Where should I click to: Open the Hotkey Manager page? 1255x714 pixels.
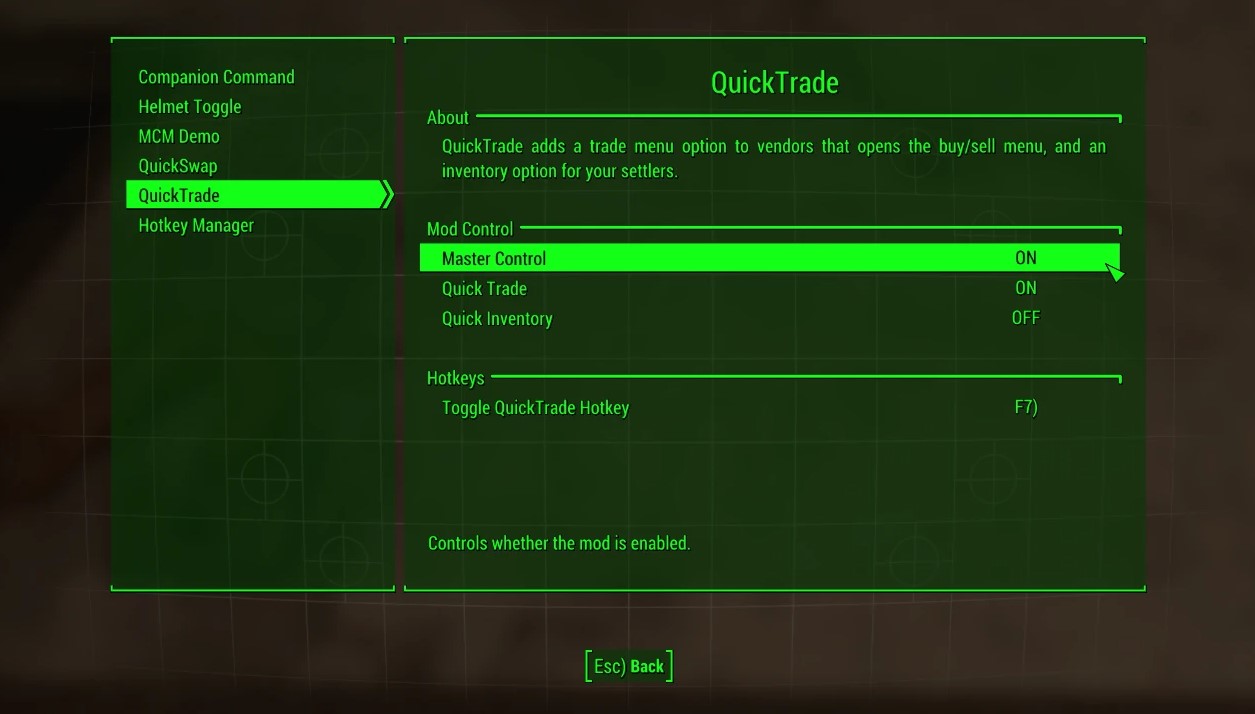click(x=196, y=225)
